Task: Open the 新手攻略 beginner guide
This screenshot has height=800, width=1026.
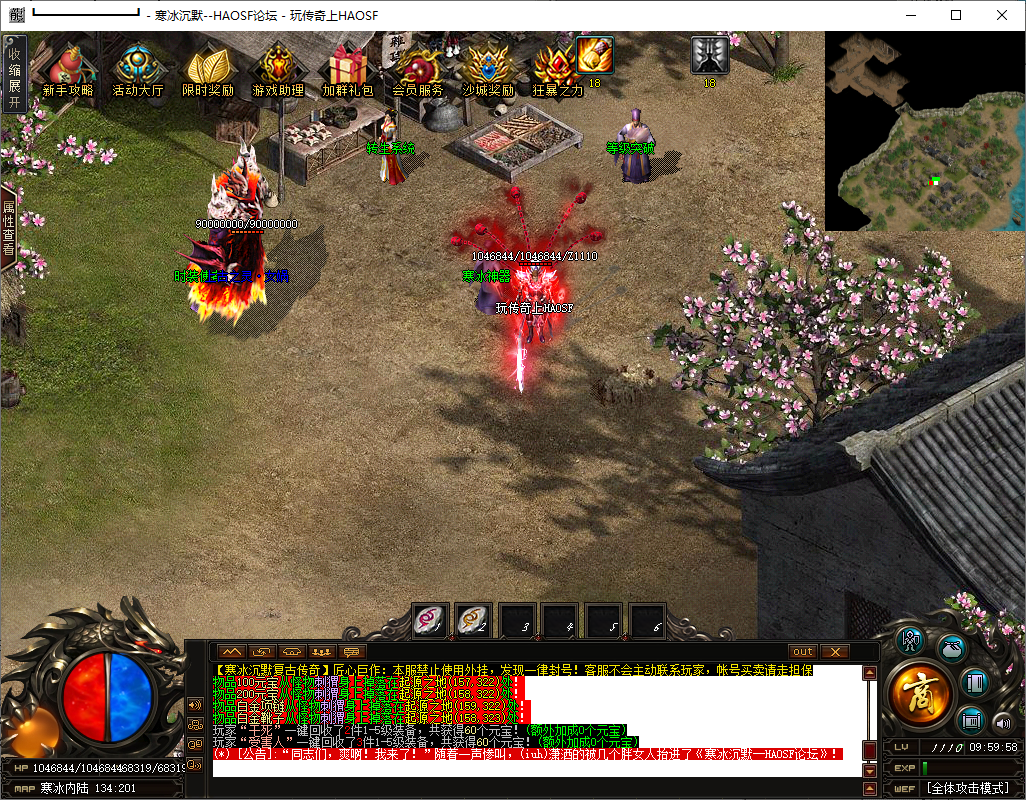Action: pos(67,68)
